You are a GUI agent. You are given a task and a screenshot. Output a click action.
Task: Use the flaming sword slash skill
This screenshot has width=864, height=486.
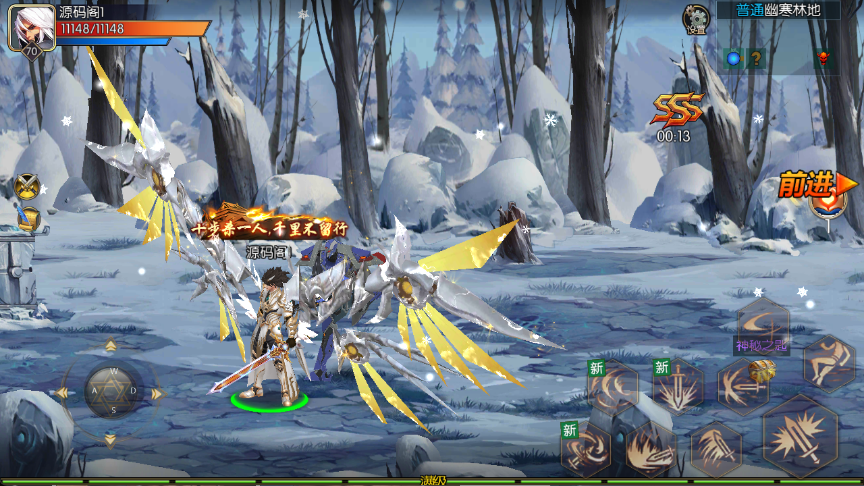(651, 448)
